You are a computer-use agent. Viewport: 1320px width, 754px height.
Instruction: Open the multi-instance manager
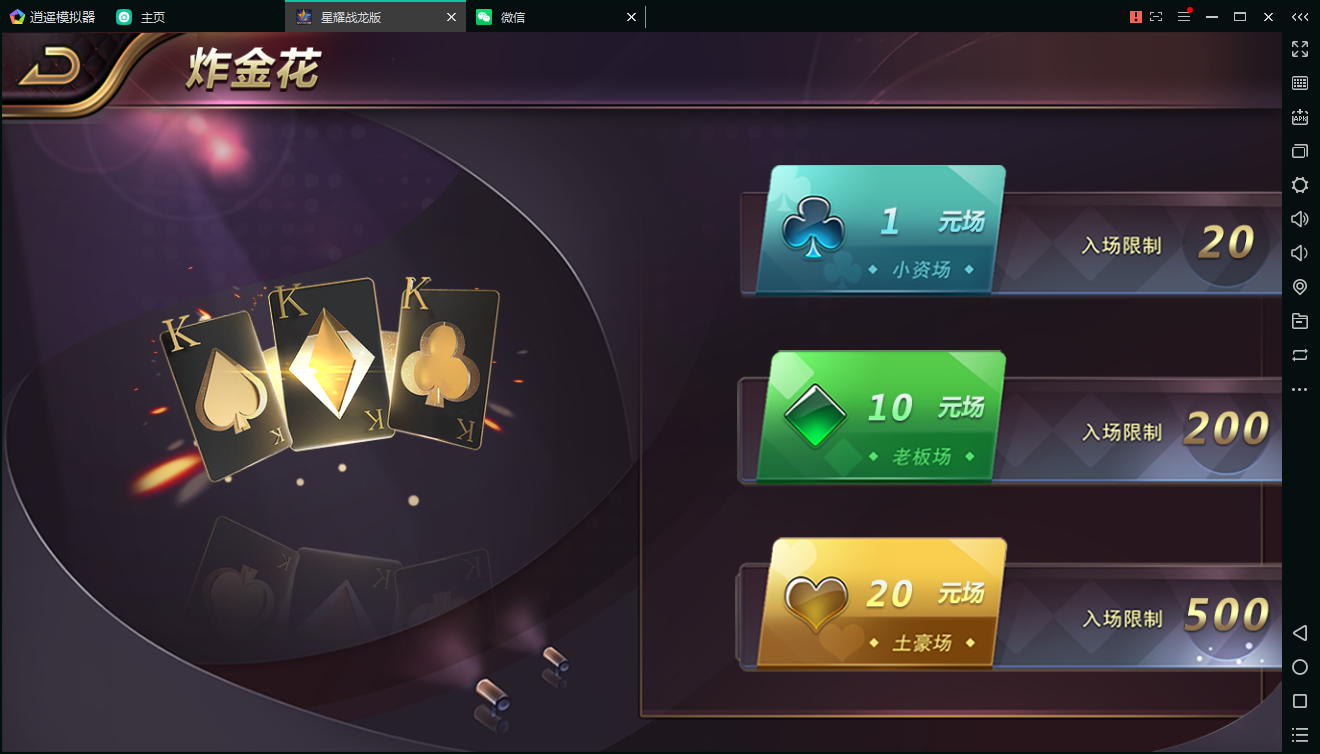click(1300, 151)
